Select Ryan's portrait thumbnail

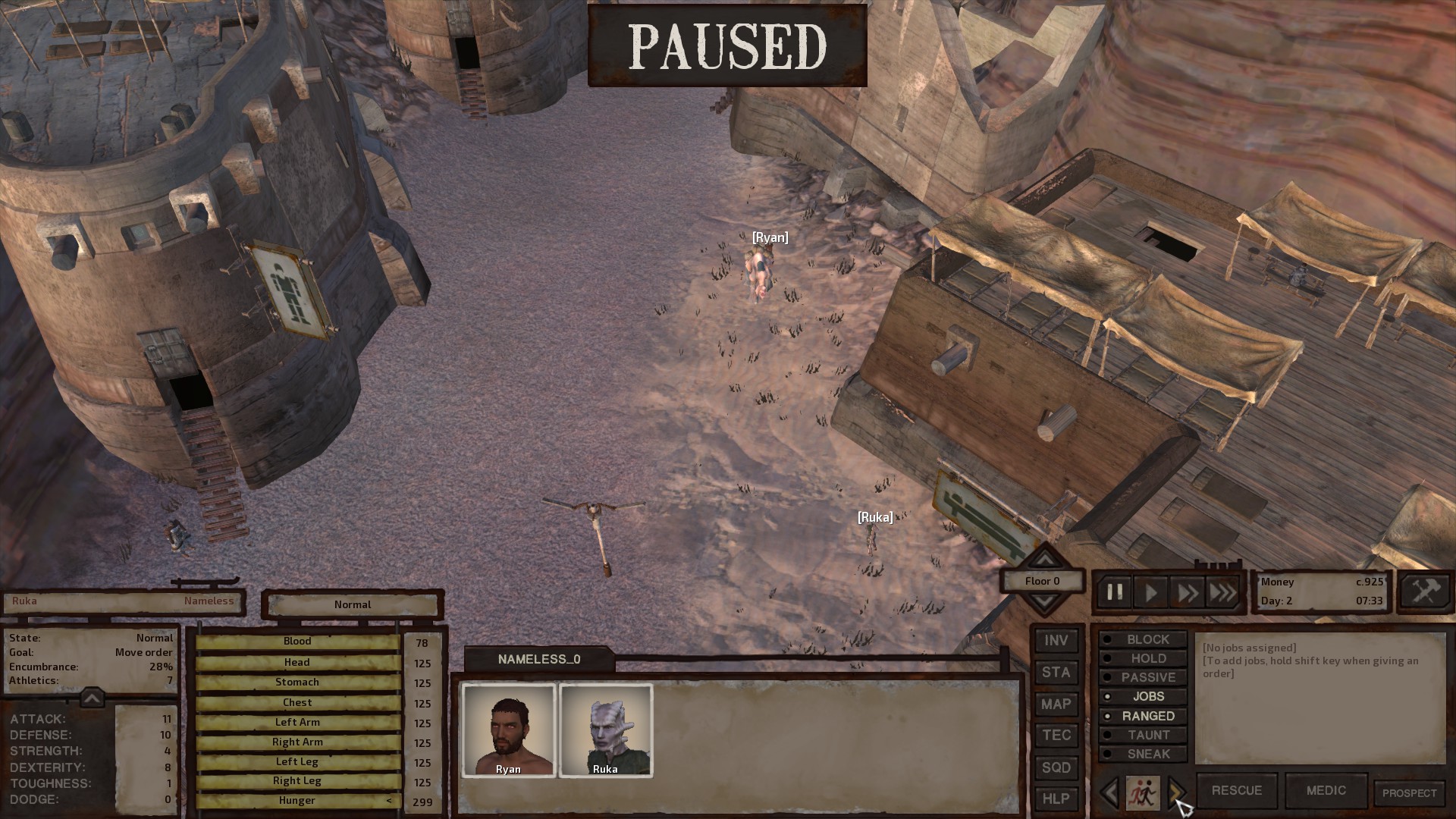[509, 730]
